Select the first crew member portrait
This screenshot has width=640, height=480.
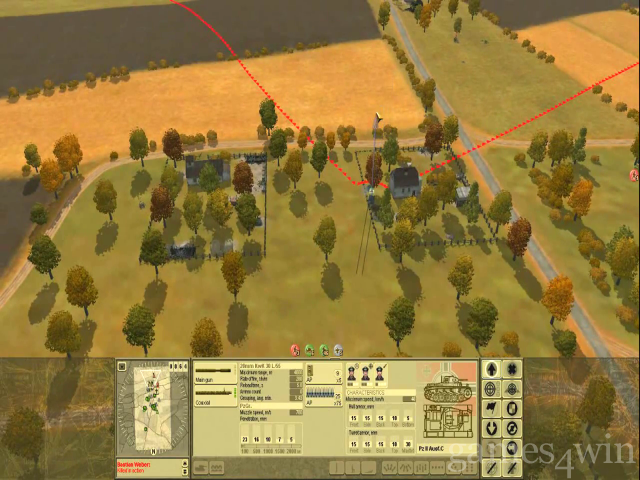[x=353, y=374]
